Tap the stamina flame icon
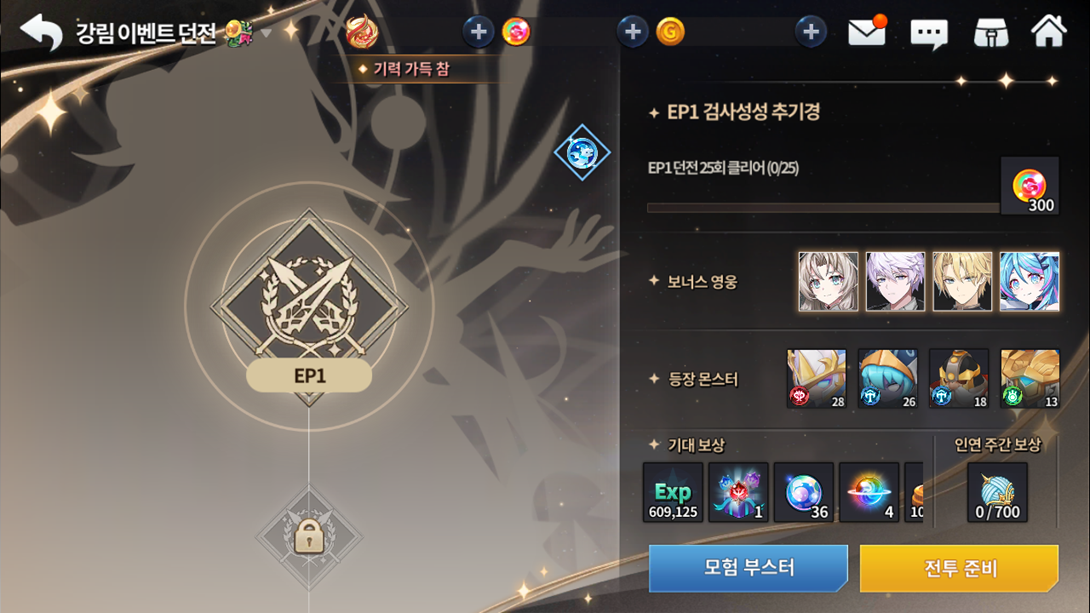 [361, 32]
